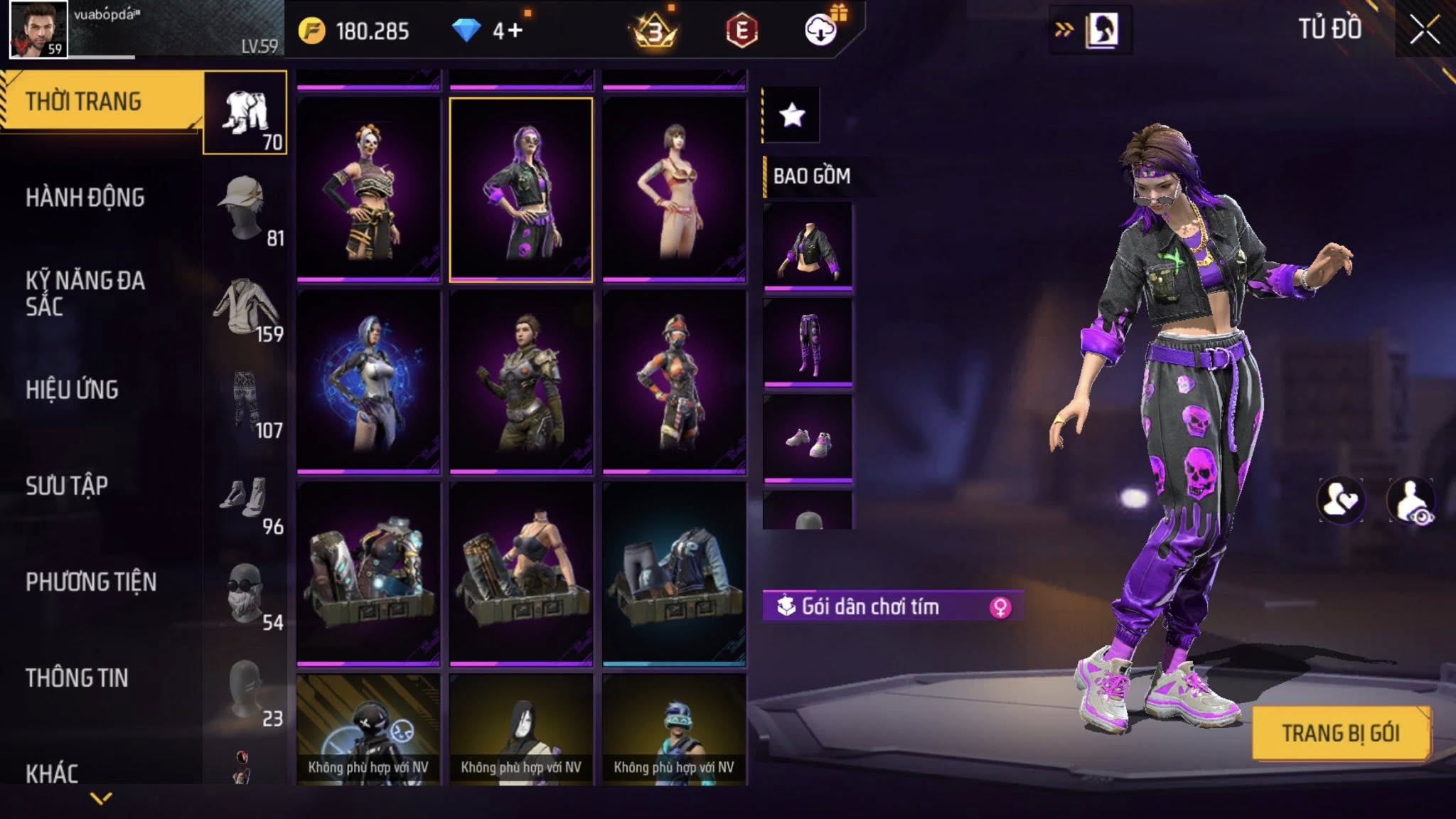The height and width of the screenshot is (819, 1456).
Task: Select the white sneakers piece
Action: (808, 439)
